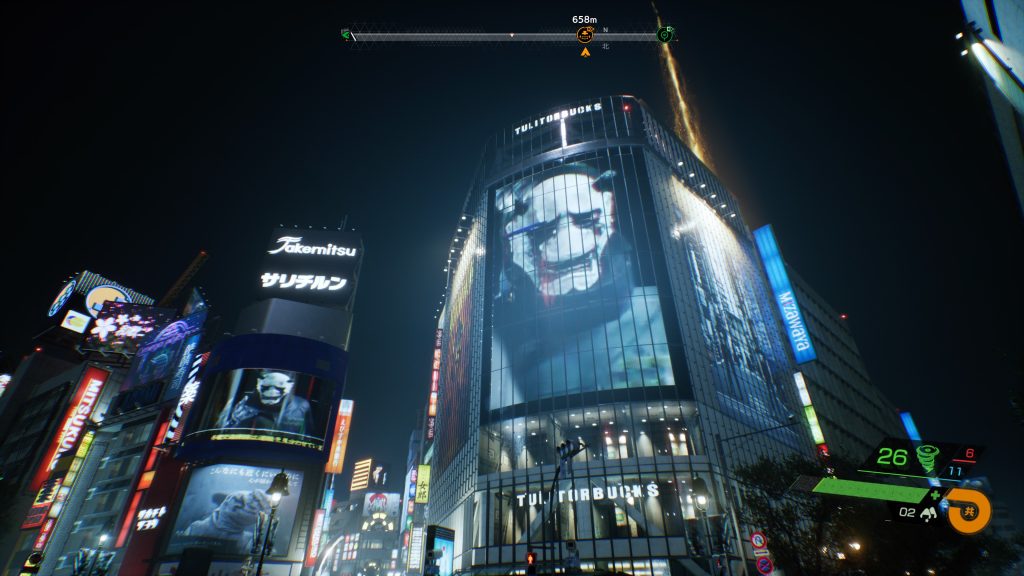Click the green arrow marker at compass left end

346,35
